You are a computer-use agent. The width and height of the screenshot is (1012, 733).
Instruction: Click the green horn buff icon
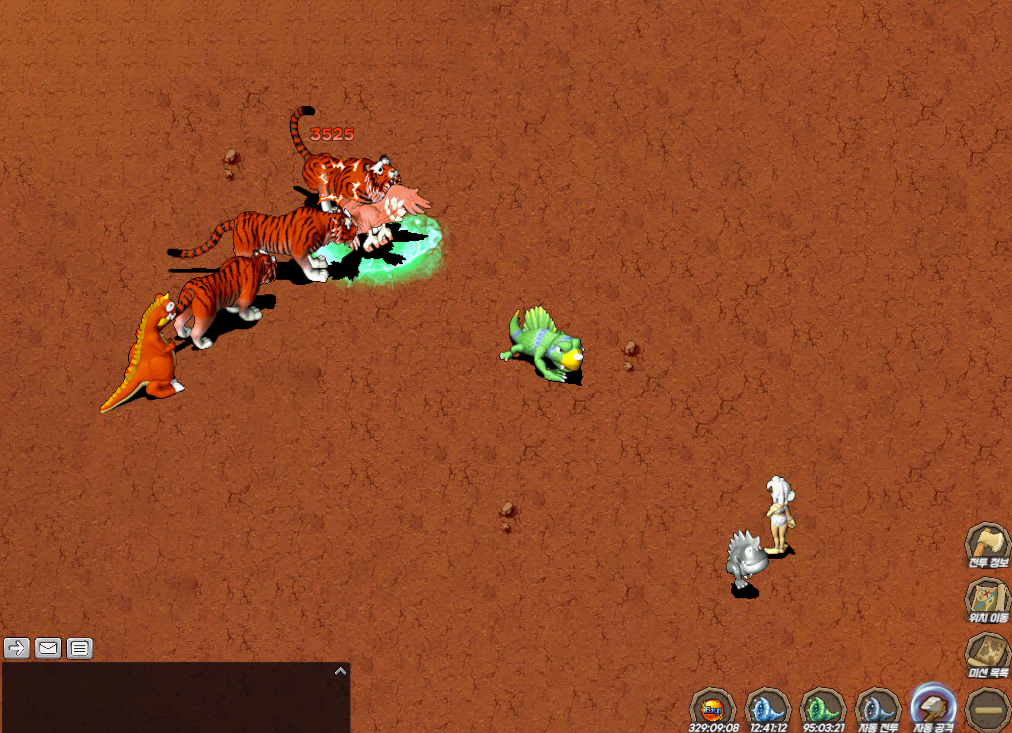coord(823,708)
